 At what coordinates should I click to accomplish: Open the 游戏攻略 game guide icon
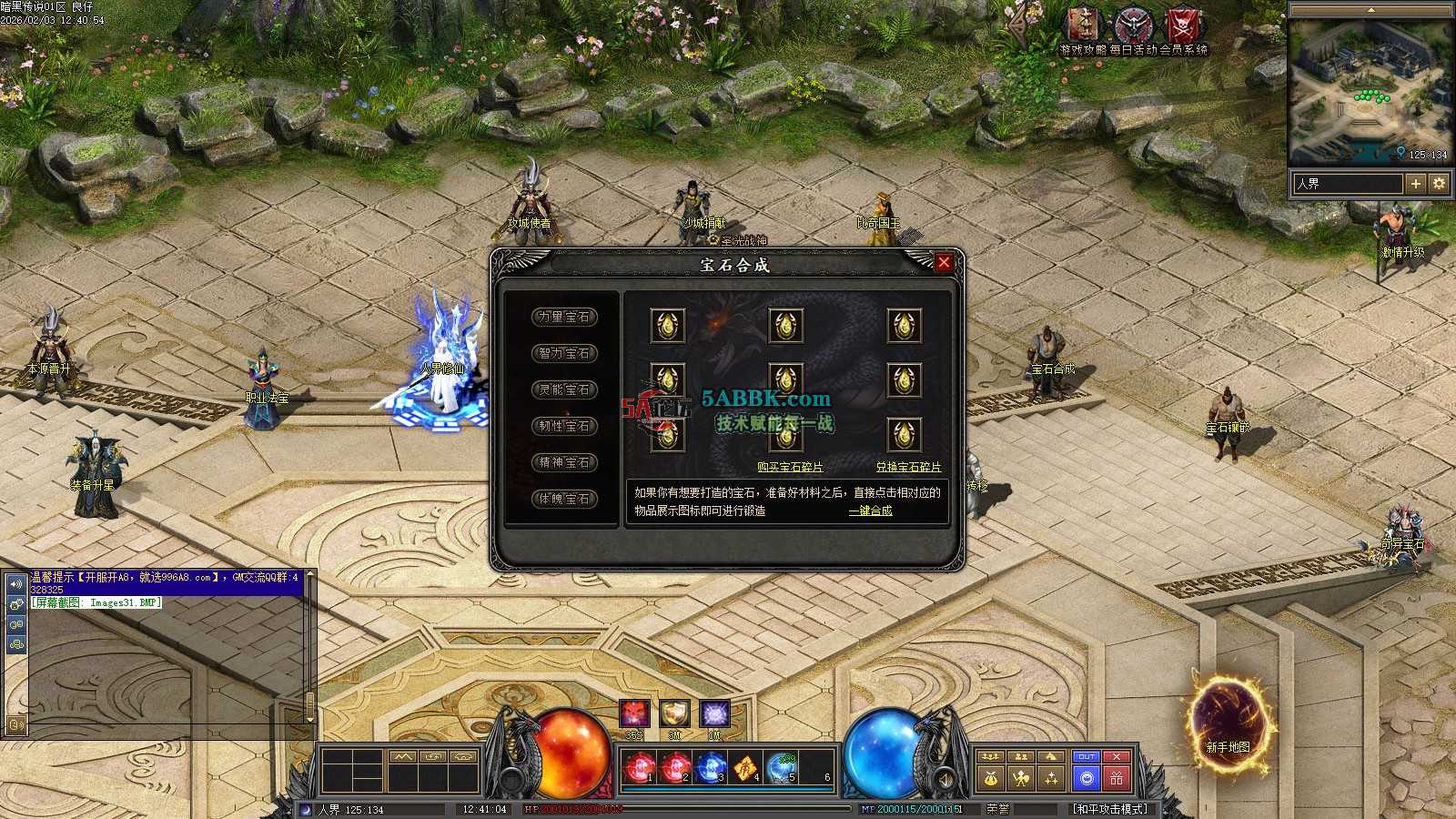[x=1083, y=27]
